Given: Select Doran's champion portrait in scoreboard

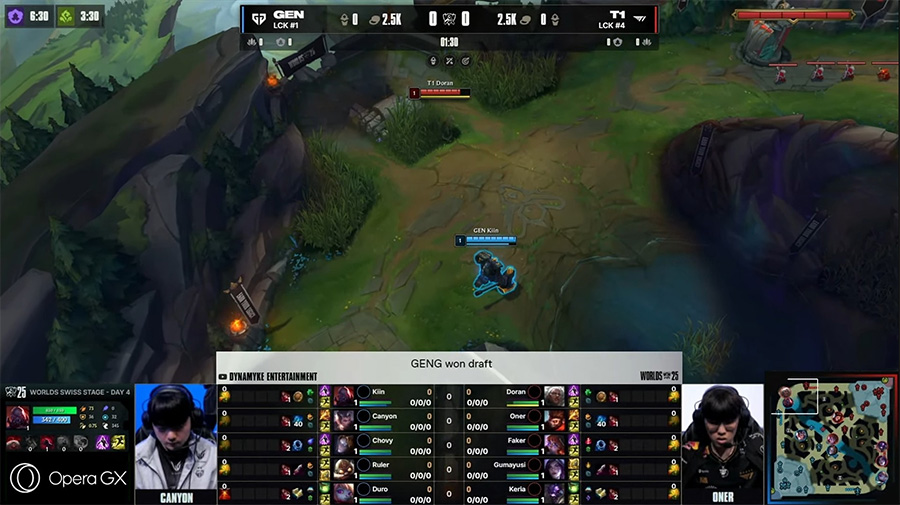Looking at the screenshot, I should (x=554, y=394).
